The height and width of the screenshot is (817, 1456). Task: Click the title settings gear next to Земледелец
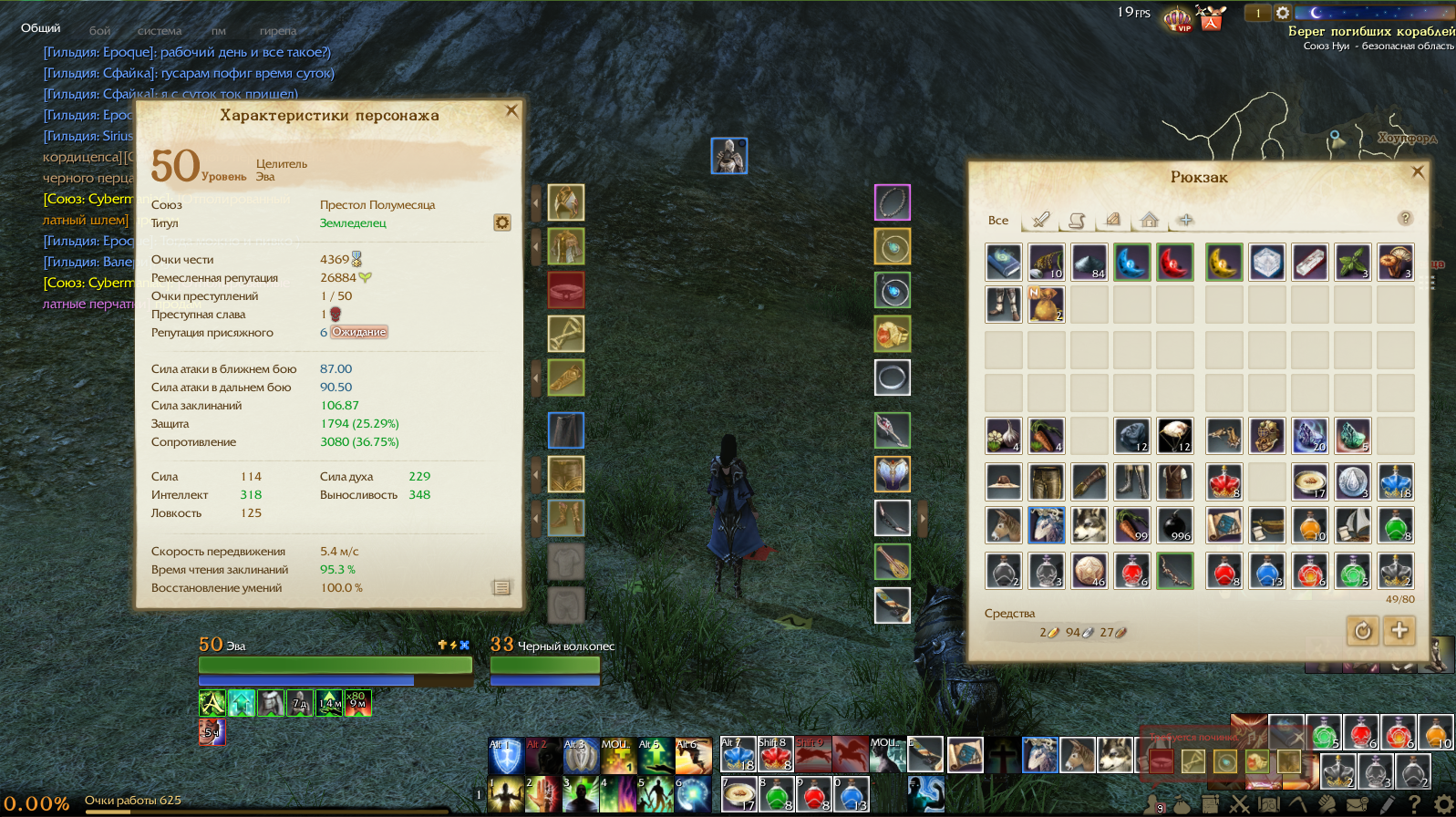click(501, 222)
